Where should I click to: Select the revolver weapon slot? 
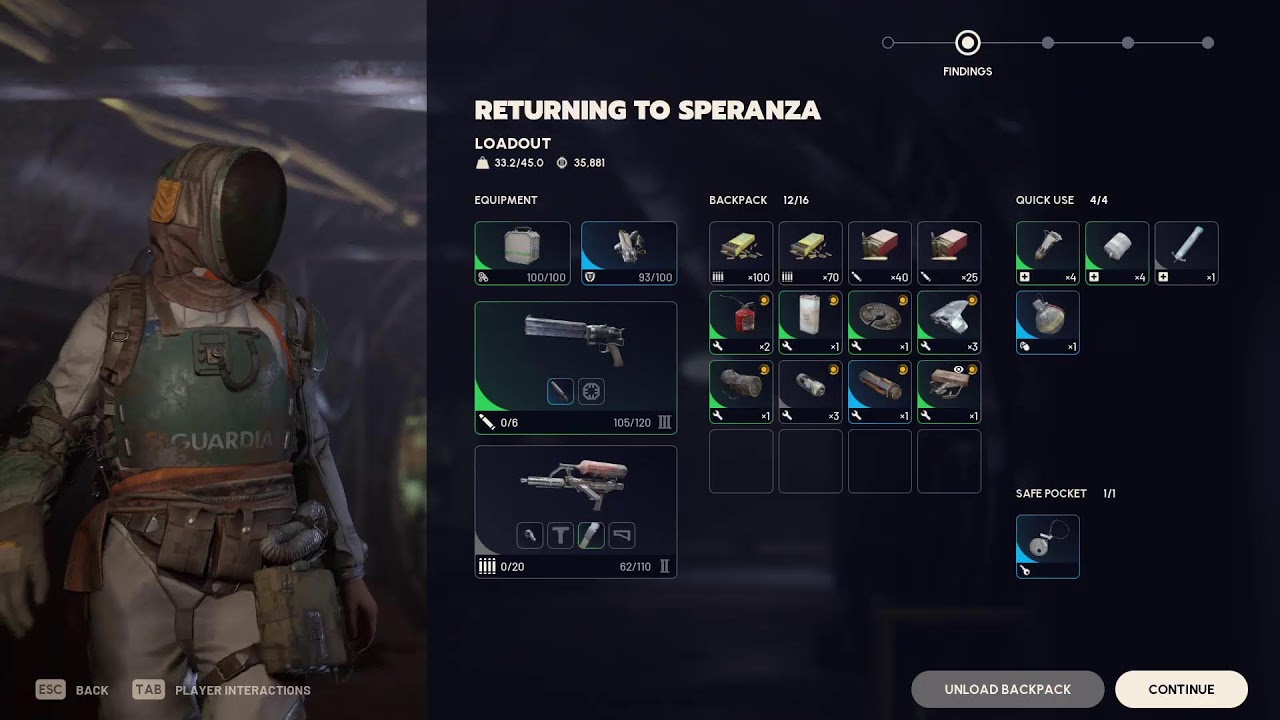(x=575, y=367)
